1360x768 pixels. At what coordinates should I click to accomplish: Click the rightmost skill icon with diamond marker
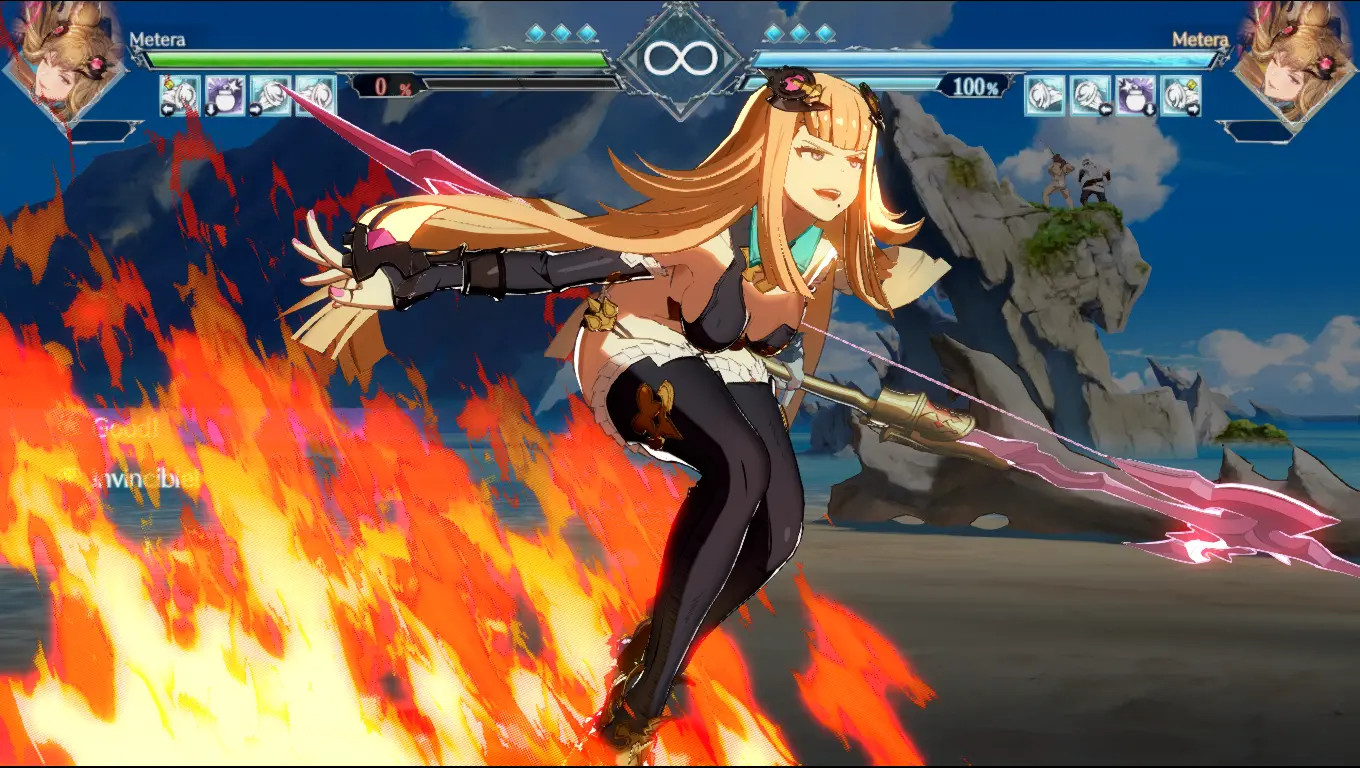click(x=1182, y=95)
